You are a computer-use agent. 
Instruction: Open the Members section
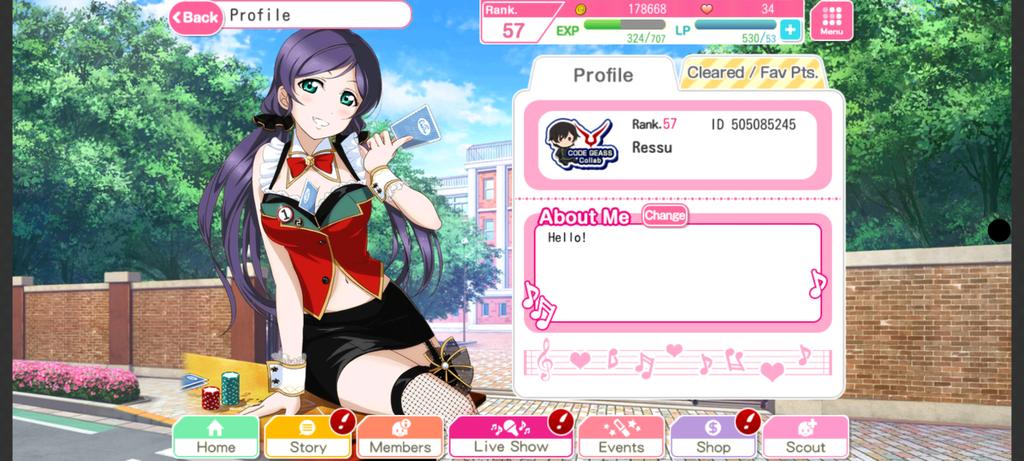[x=400, y=438]
